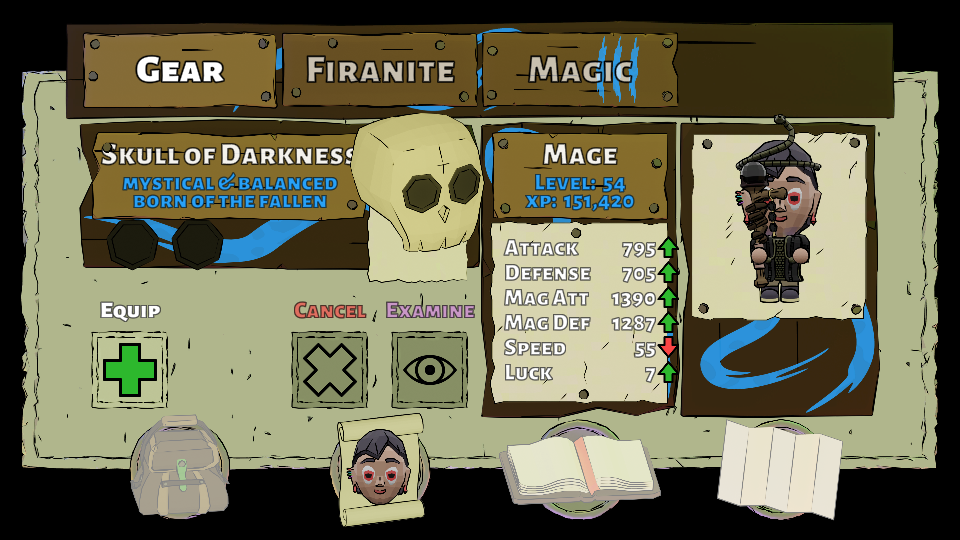Open the backpack inventory
Viewport: 960px width, 540px height.
point(181,467)
